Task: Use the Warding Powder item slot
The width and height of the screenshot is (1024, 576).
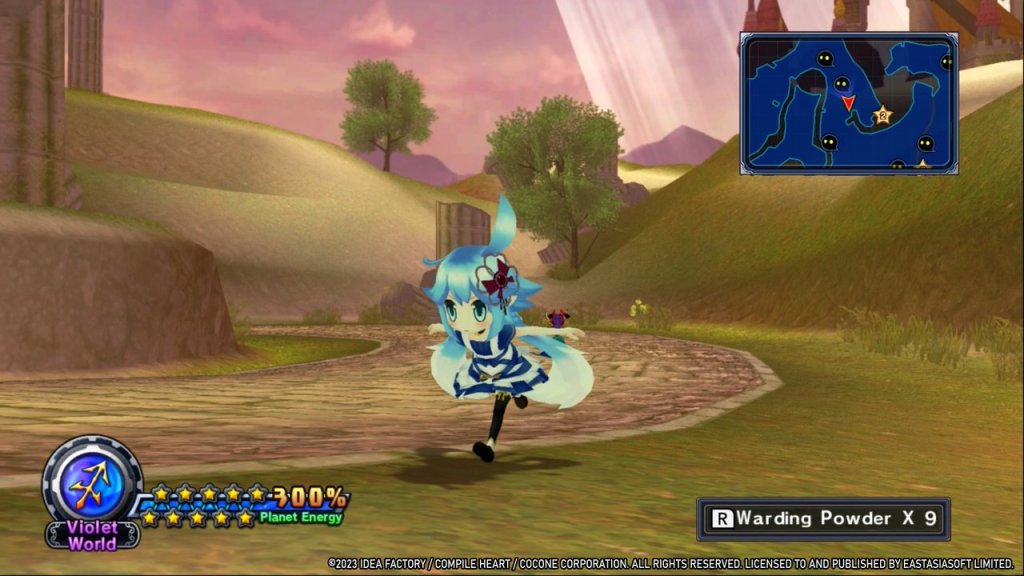Action: click(x=823, y=519)
